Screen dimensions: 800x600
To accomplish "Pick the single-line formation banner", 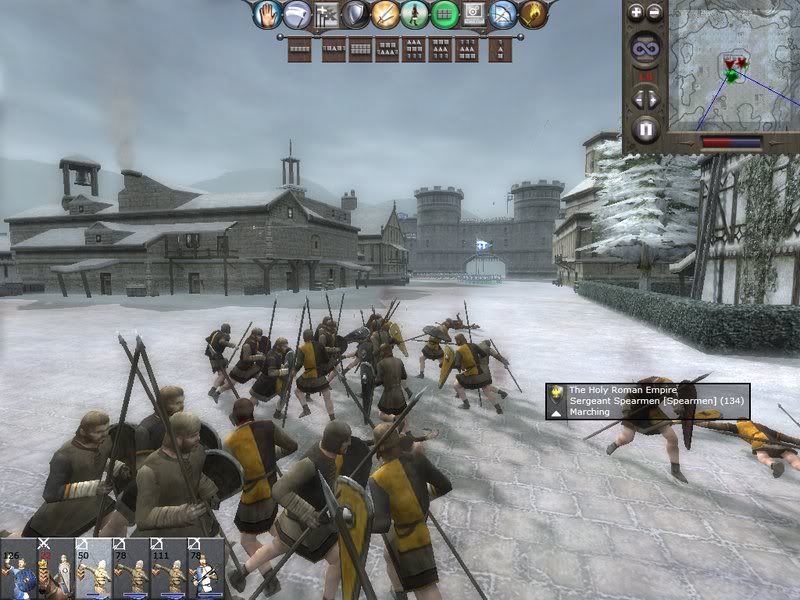I will [x=299, y=49].
